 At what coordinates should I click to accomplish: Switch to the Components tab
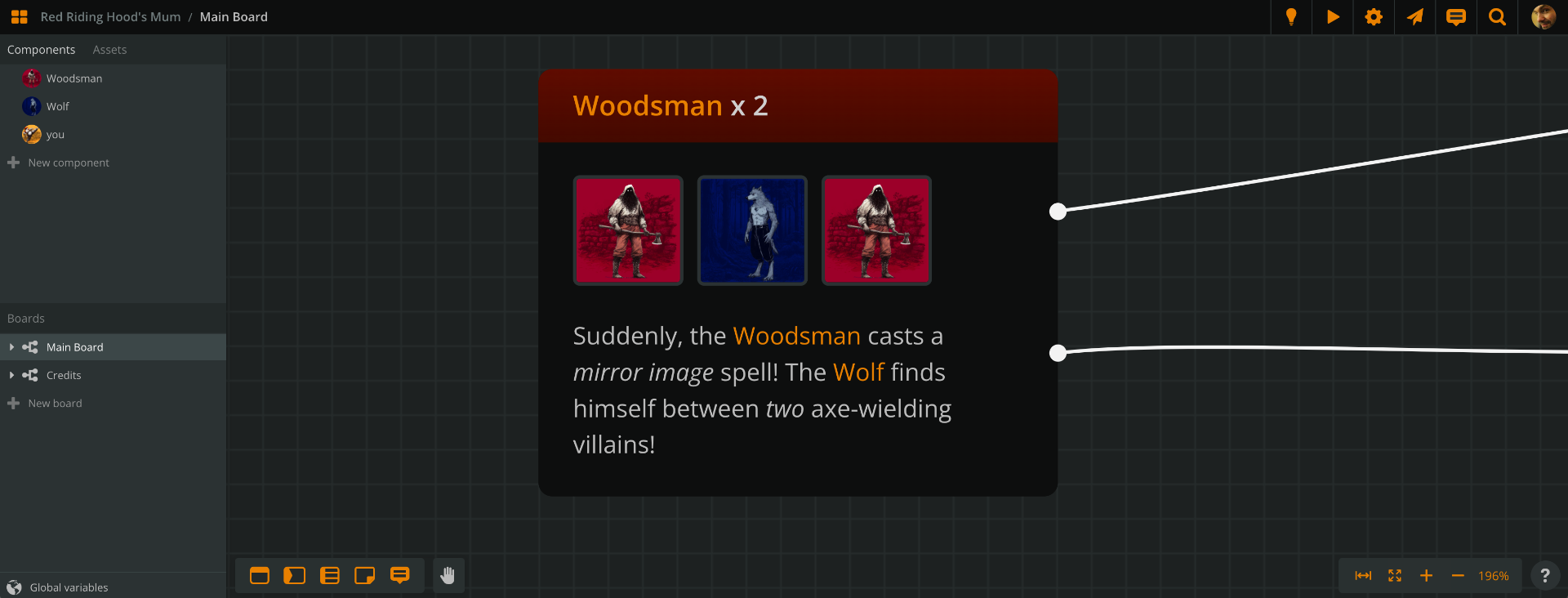tap(41, 49)
